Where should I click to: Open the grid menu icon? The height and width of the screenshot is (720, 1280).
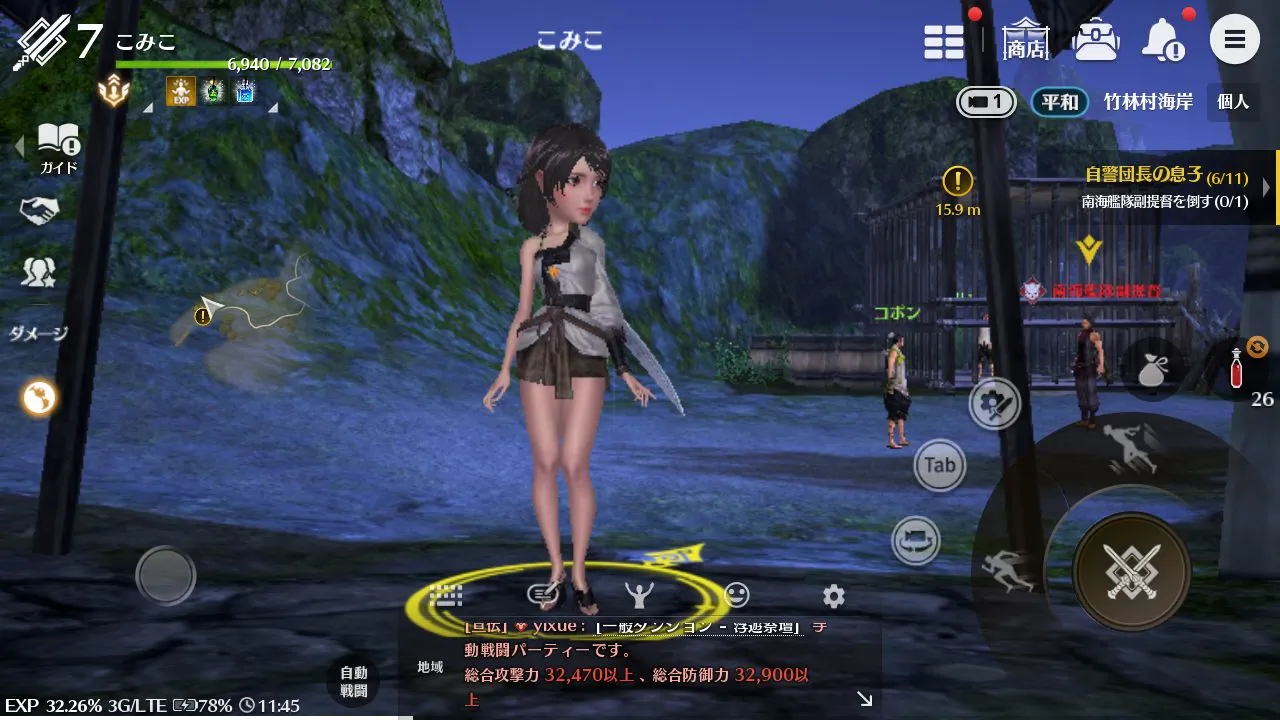click(x=943, y=42)
